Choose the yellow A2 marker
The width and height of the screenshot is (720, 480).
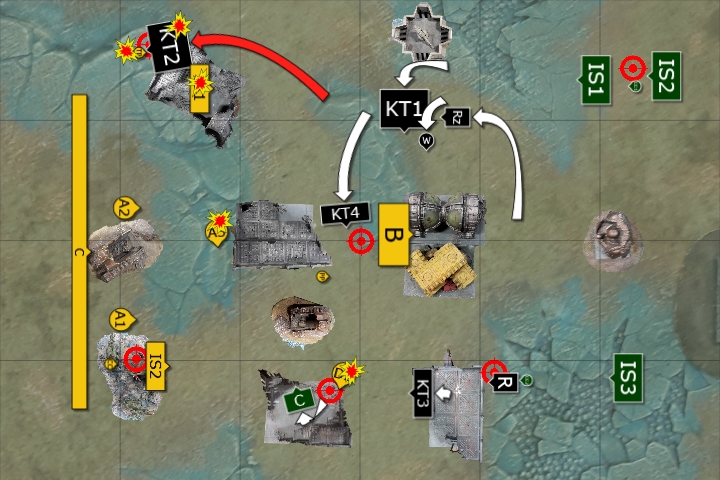click(x=125, y=207)
